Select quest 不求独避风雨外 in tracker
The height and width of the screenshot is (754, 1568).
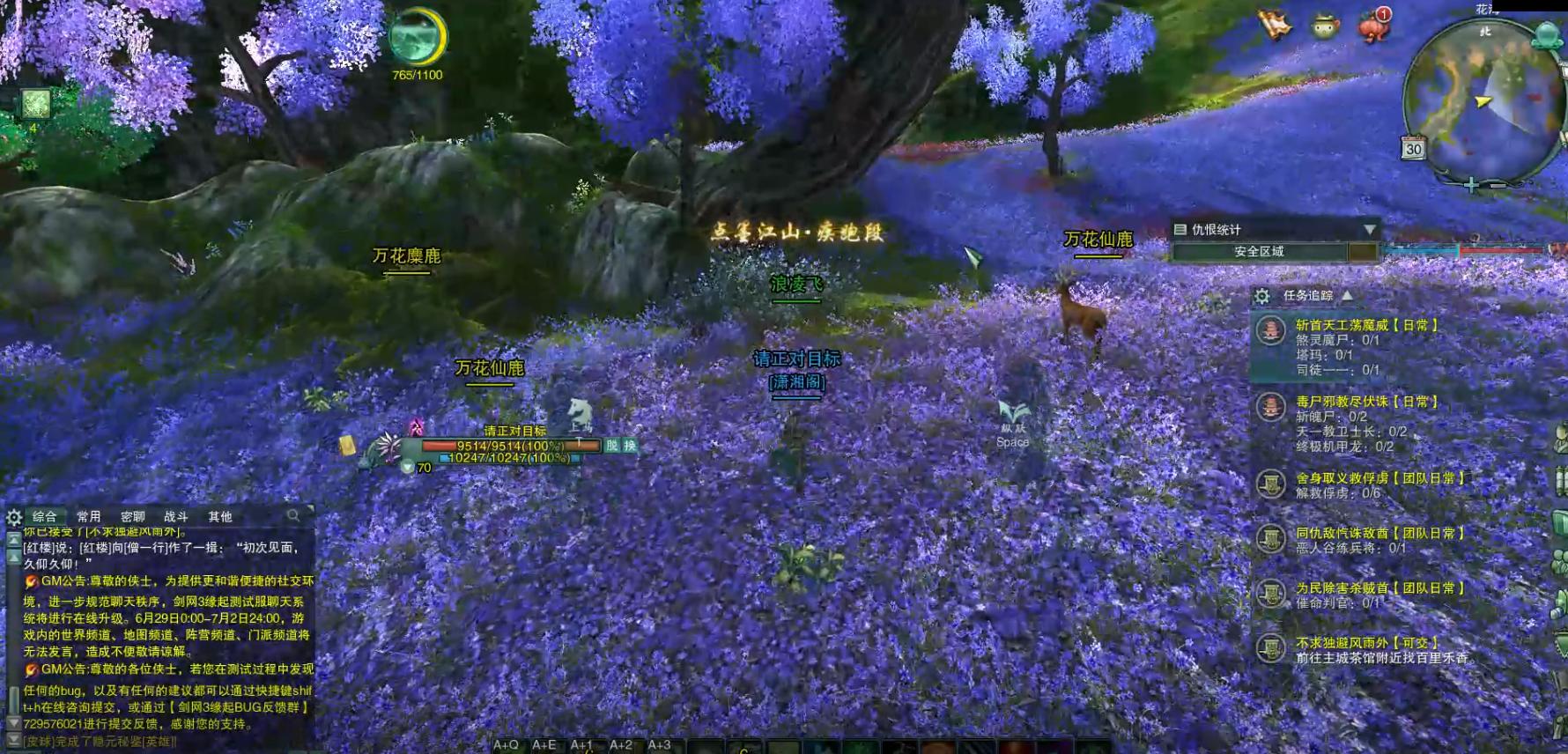1366,643
